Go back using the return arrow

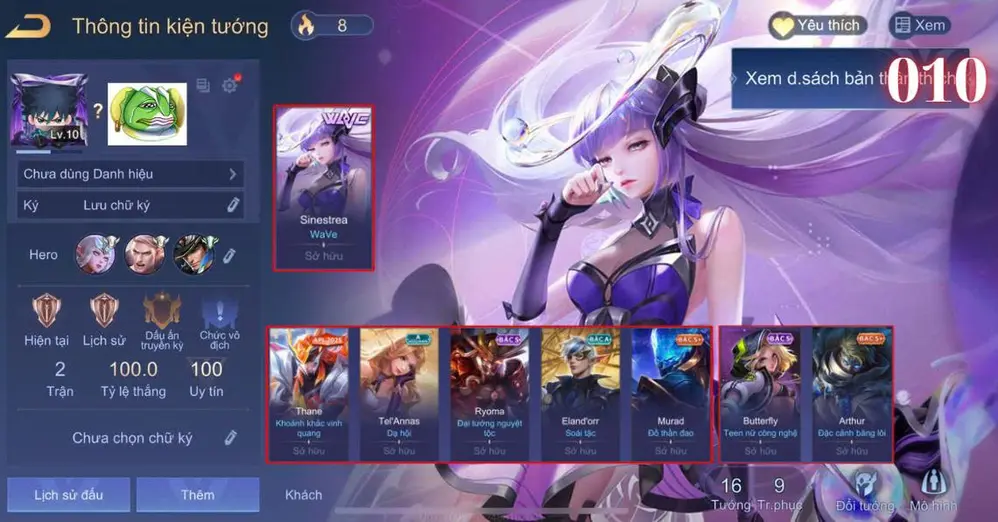point(28,26)
